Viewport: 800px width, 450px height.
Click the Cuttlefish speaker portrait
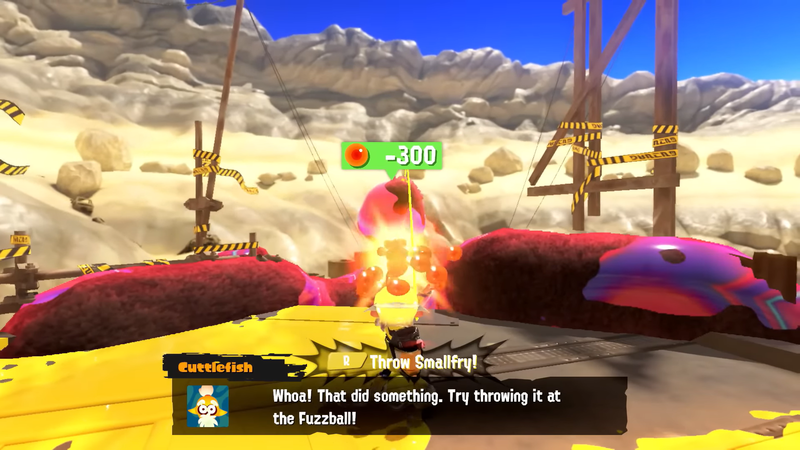[x=208, y=405]
